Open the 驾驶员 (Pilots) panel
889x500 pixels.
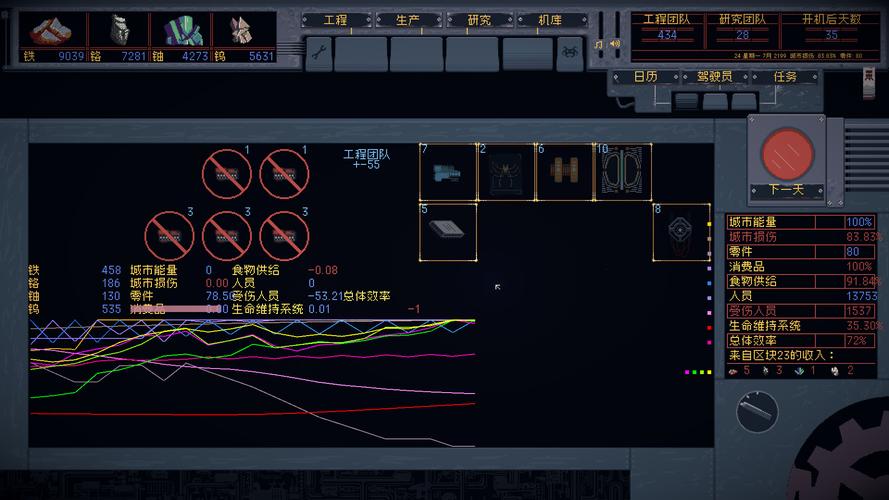point(714,77)
